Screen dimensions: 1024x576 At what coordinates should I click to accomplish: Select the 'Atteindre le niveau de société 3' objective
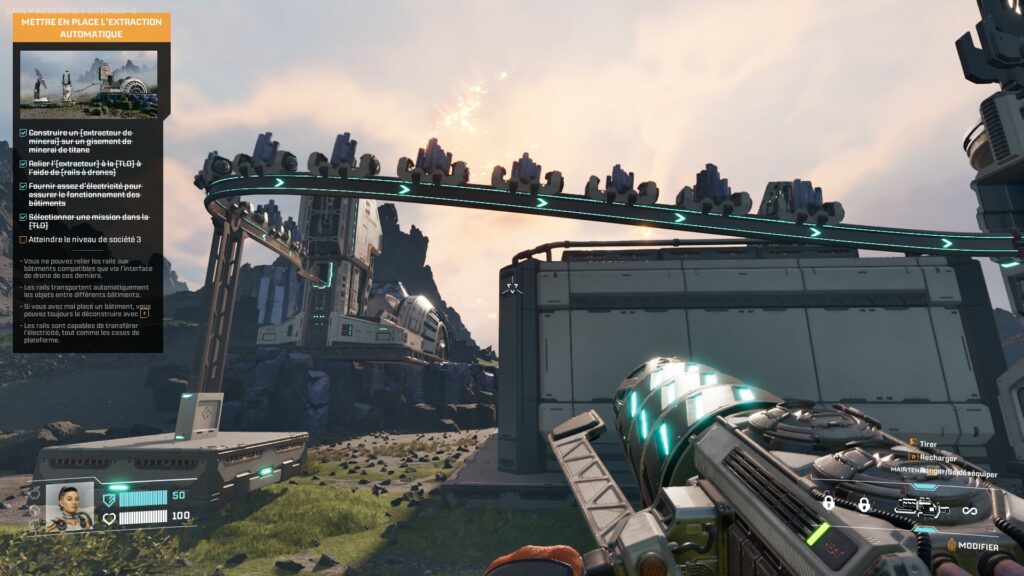click(86, 240)
